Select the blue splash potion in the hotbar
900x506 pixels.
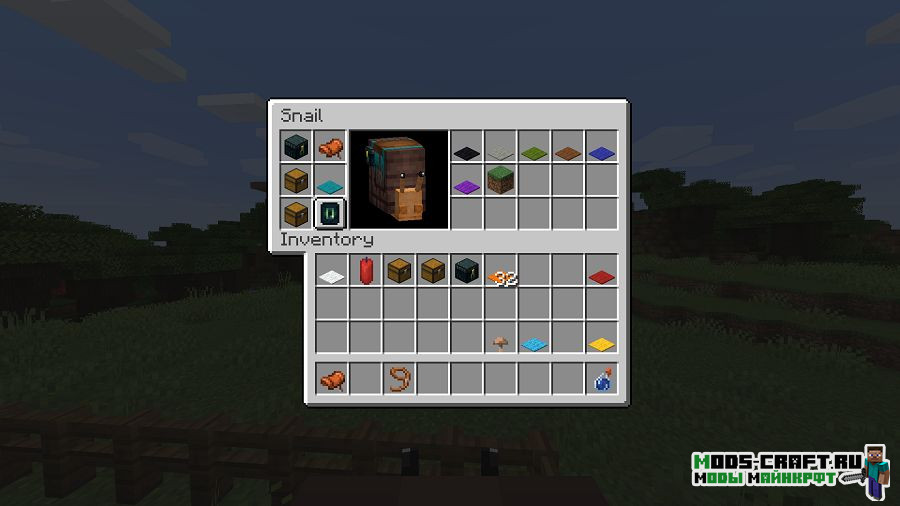pos(602,379)
